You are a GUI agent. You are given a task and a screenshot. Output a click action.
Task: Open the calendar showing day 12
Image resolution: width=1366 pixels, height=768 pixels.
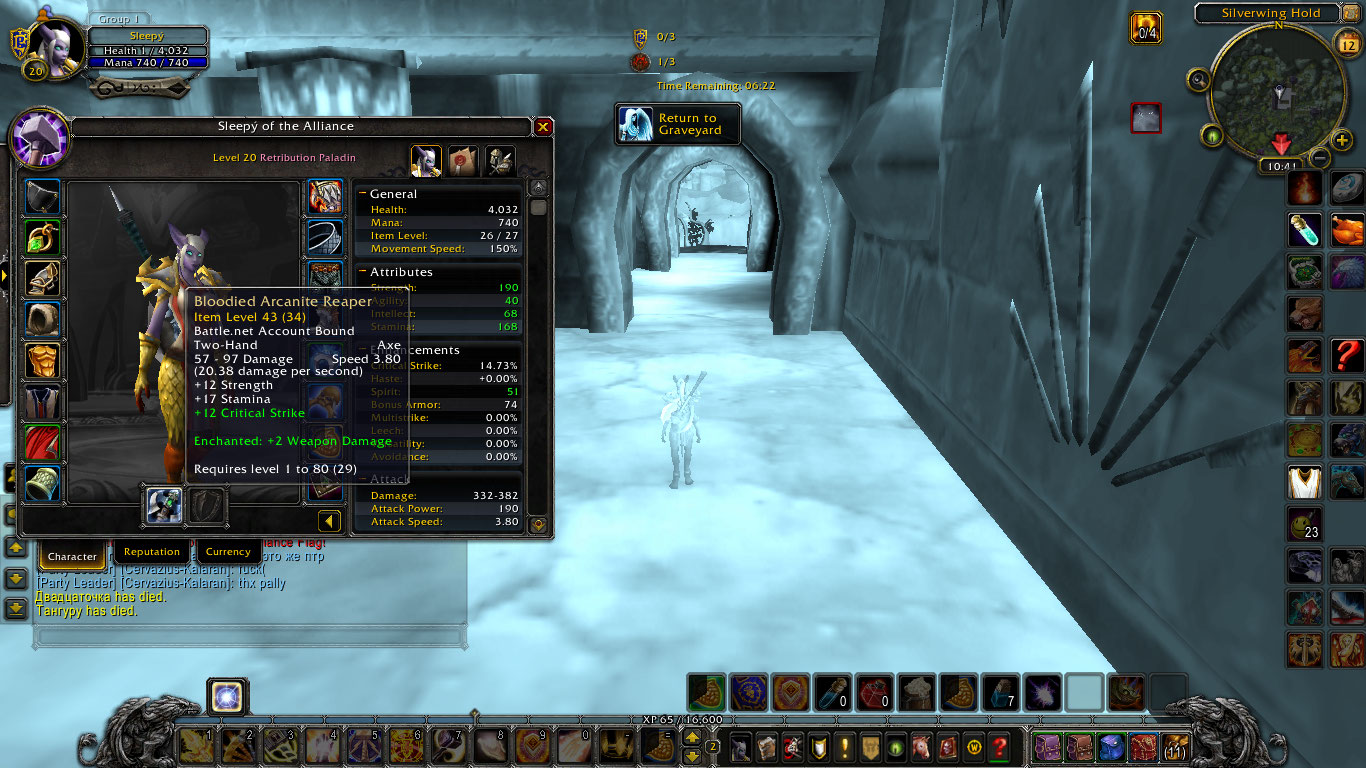(1346, 42)
